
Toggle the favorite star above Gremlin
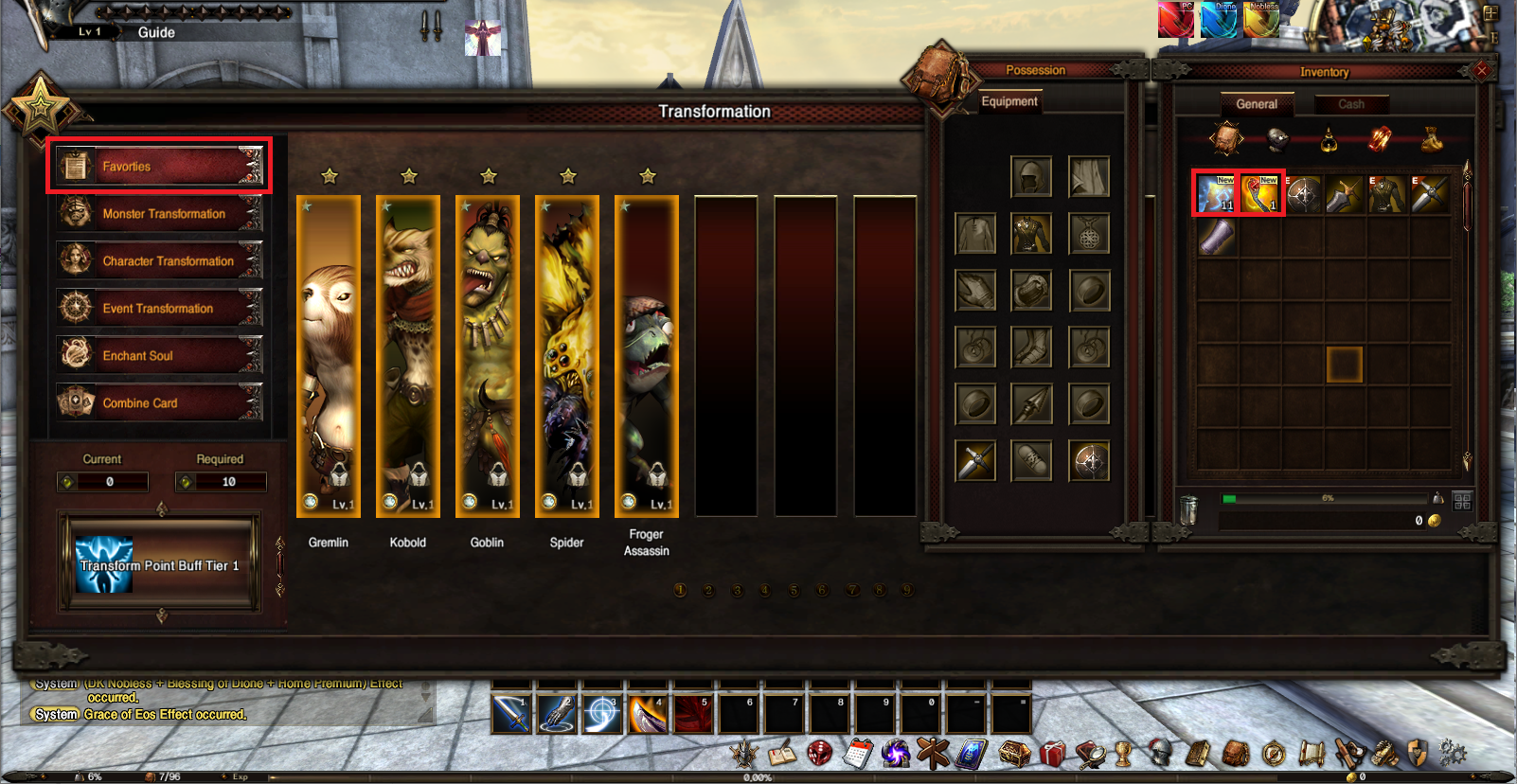click(x=330, y=176)
